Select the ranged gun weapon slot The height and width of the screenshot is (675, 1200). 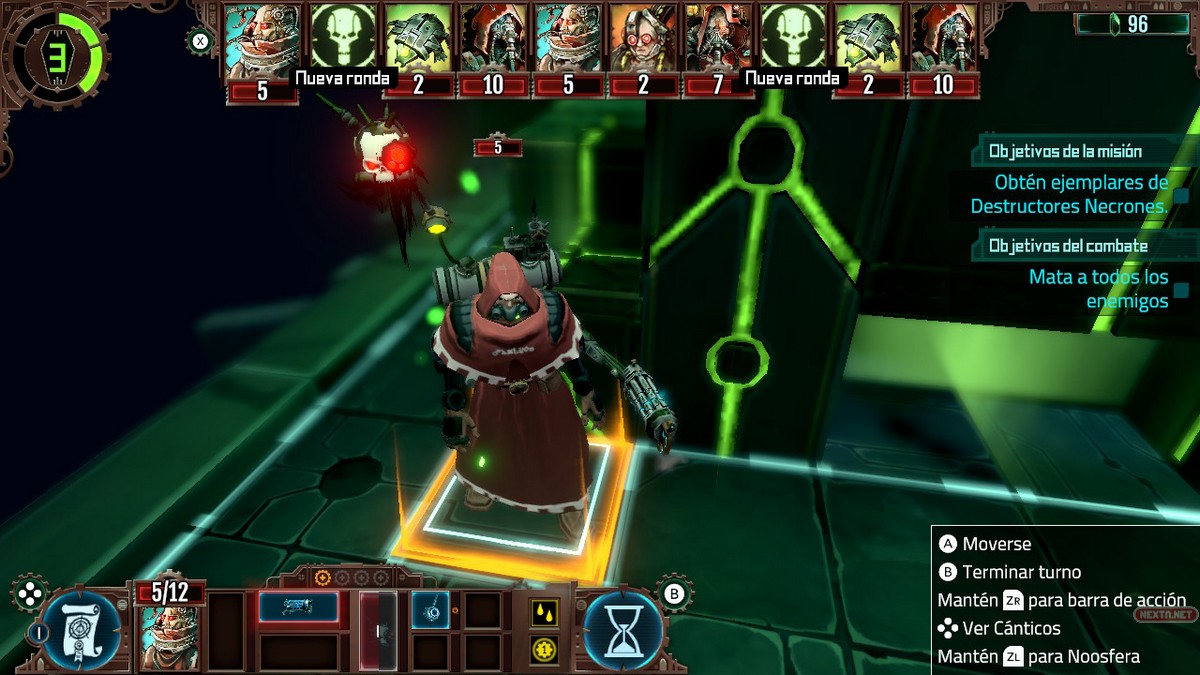tap(298, 606)
